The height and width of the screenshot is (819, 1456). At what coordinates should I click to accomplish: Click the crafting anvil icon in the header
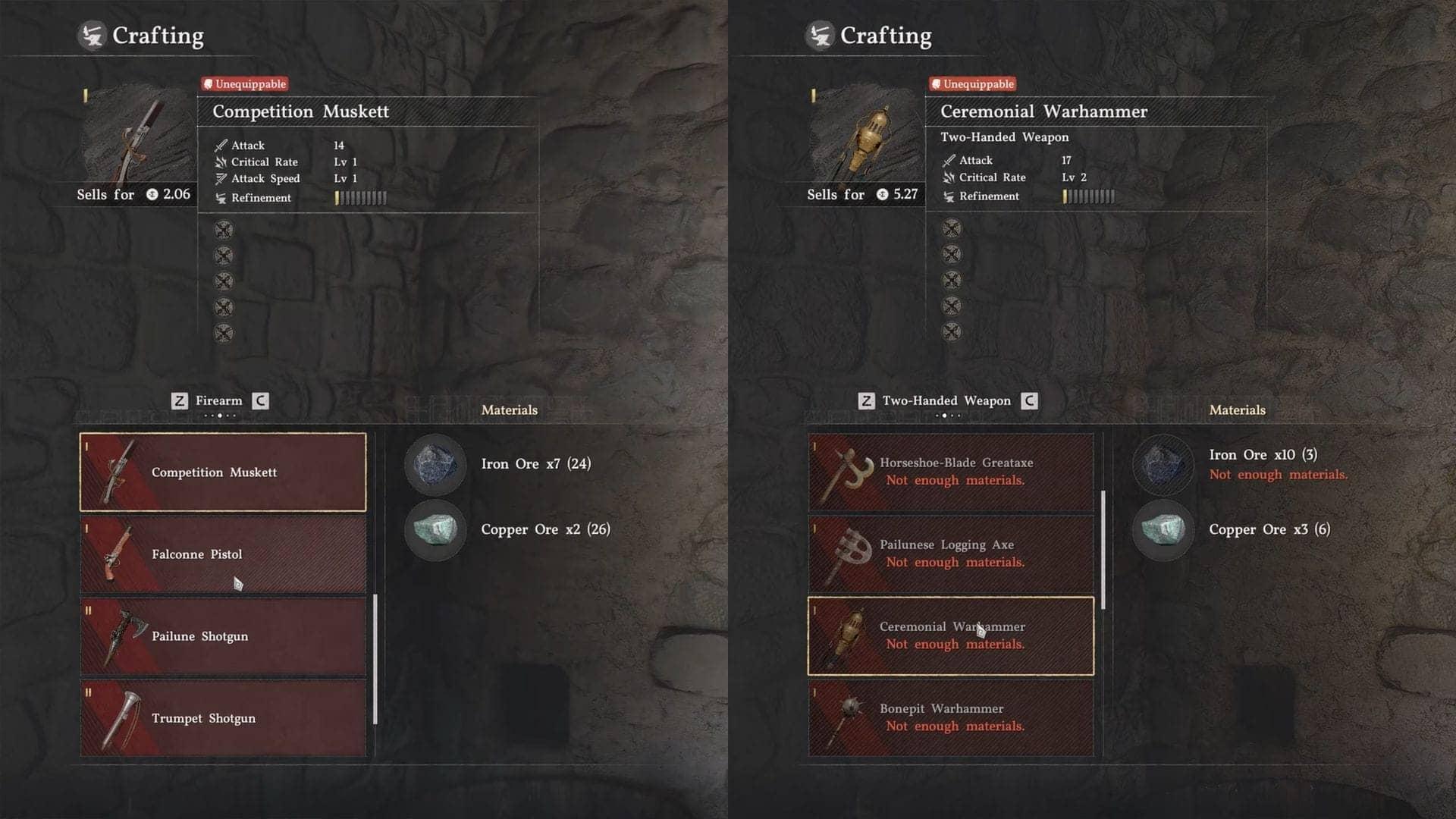(91, 35)
